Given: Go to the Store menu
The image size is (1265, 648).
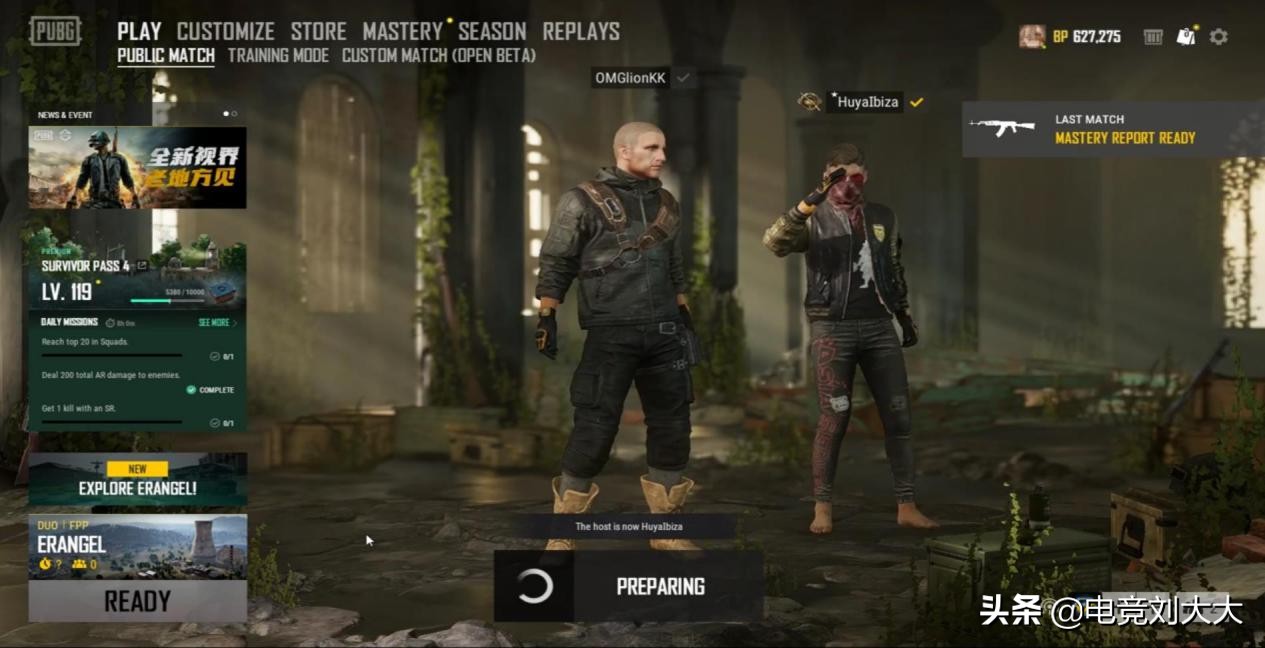Looking at the screenshot, I should click(318, 31).
